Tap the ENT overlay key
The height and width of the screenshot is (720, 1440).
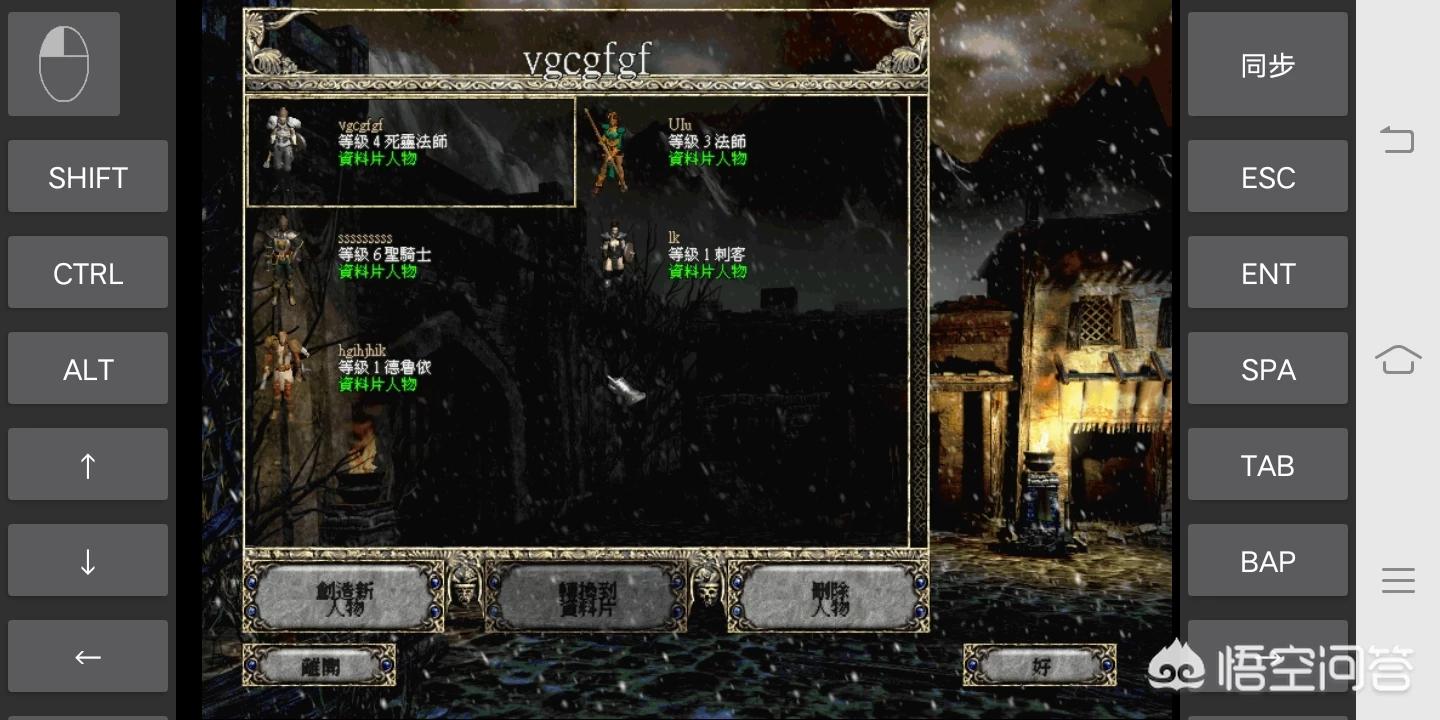(1267, 273)
